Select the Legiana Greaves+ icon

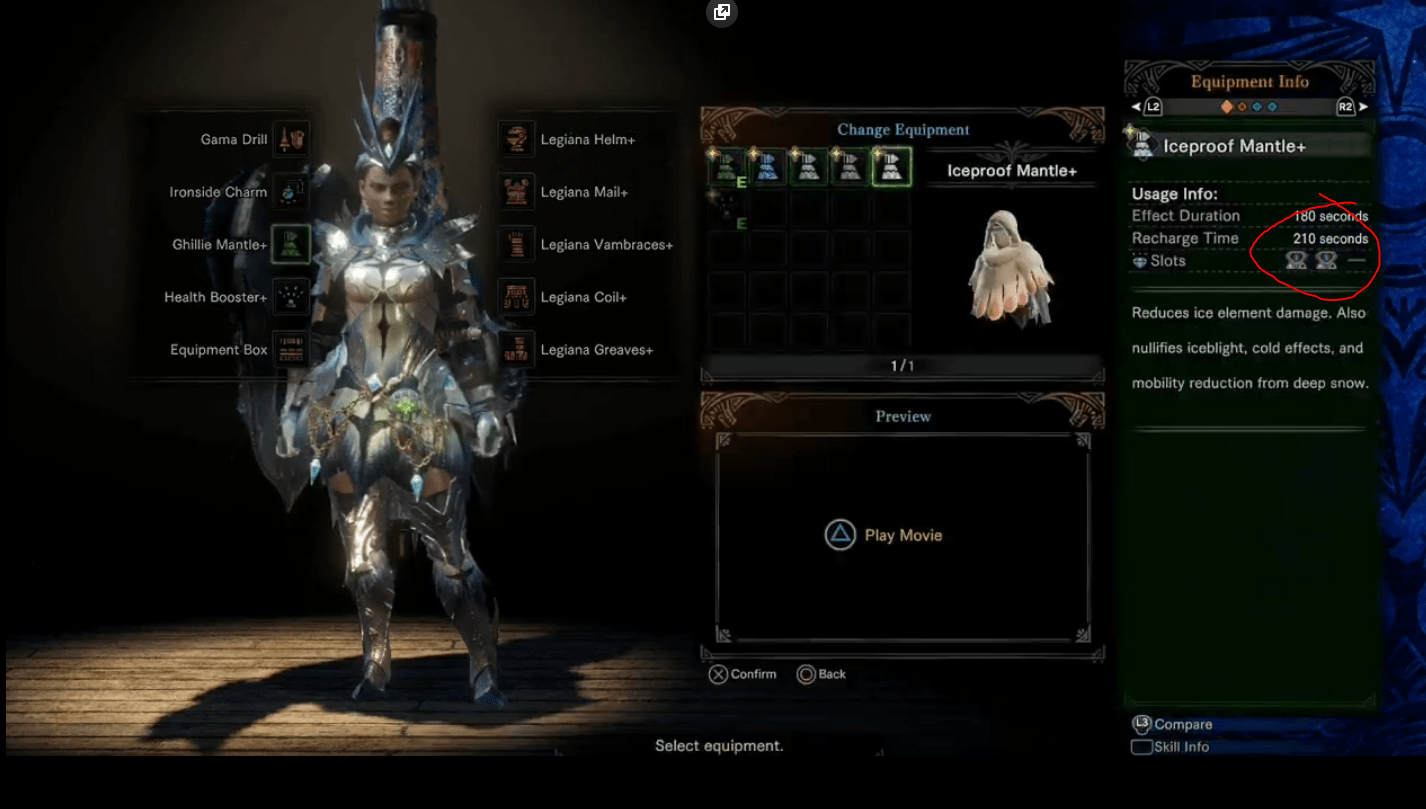(516, 348)
